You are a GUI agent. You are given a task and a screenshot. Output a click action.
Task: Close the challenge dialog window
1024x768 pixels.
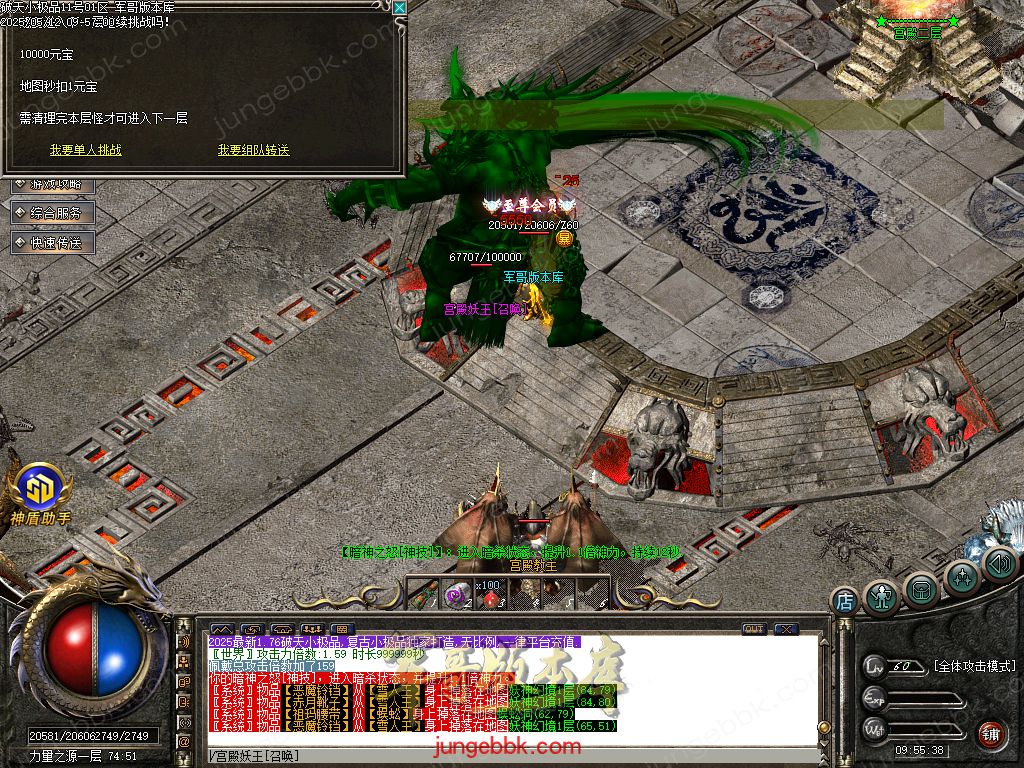point(399,8)
